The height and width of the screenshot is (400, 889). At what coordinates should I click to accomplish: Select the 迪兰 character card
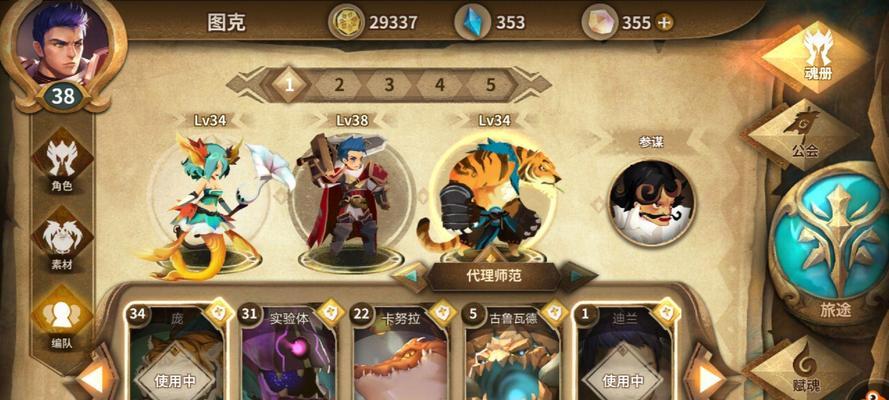click(624, 355)
